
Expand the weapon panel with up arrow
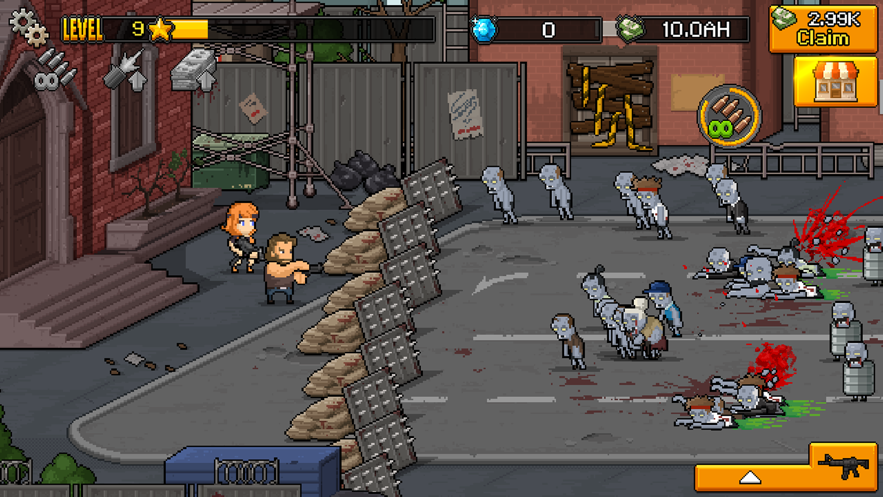(751, 478)
